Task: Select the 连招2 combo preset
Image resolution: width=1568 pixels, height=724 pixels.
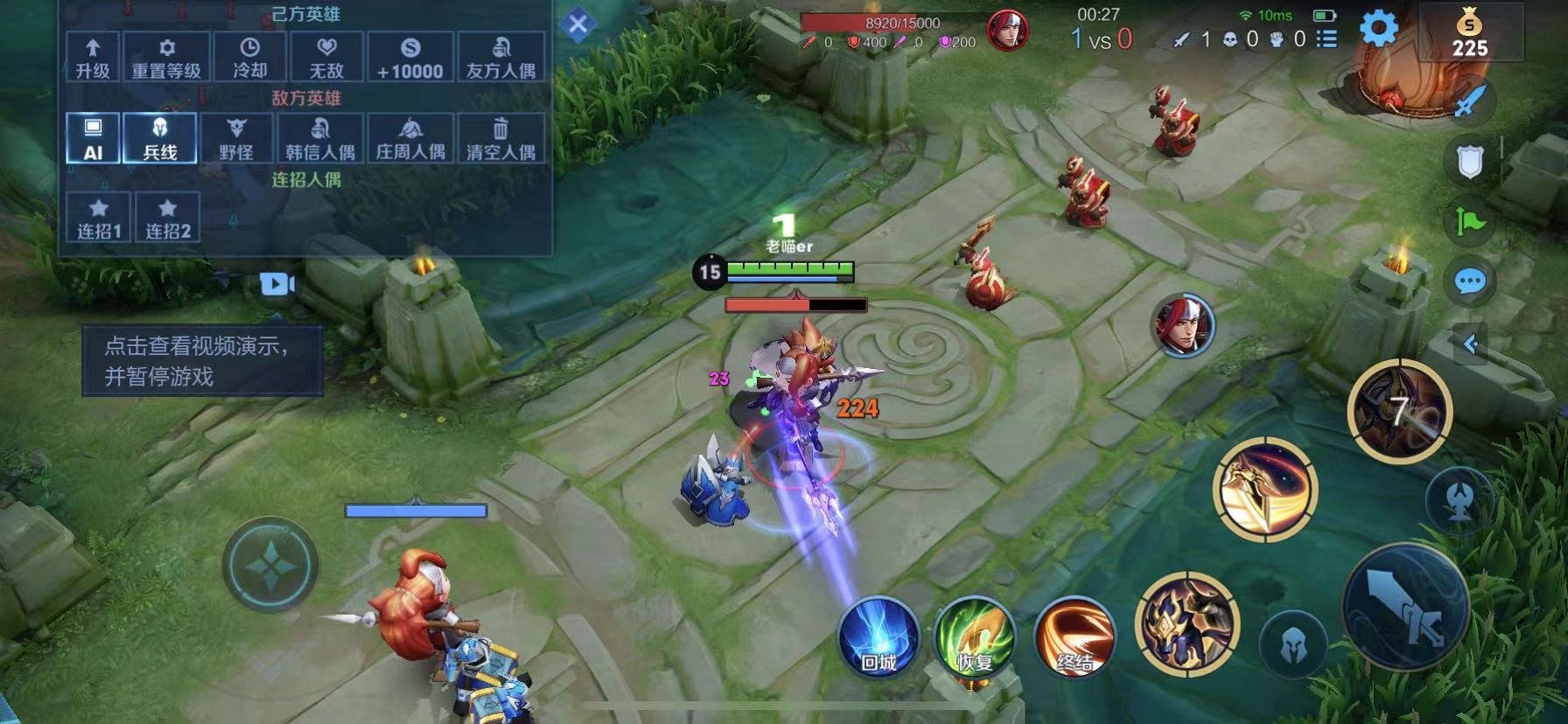Action: tap(166, 215)
